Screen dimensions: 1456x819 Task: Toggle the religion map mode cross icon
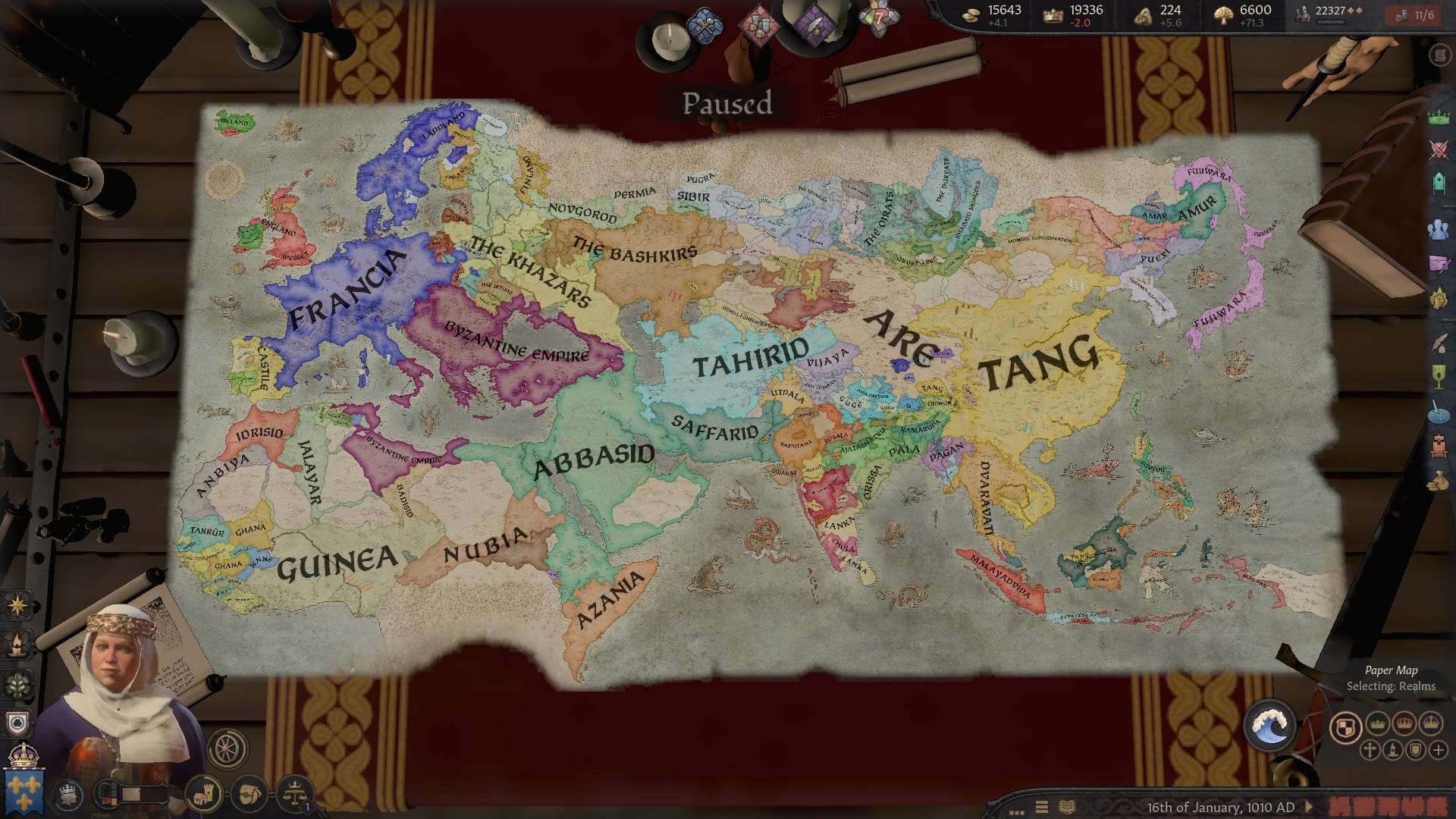[x=1370, y=750]
